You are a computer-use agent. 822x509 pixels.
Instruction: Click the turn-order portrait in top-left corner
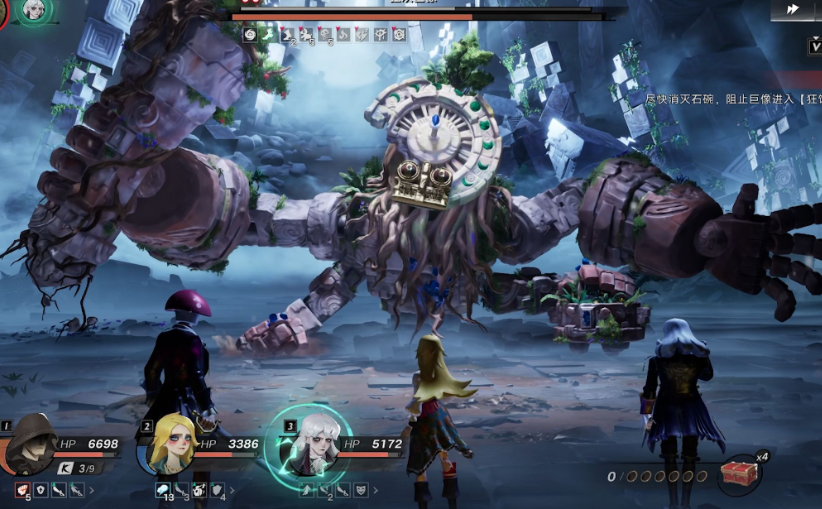pos(35,9)
